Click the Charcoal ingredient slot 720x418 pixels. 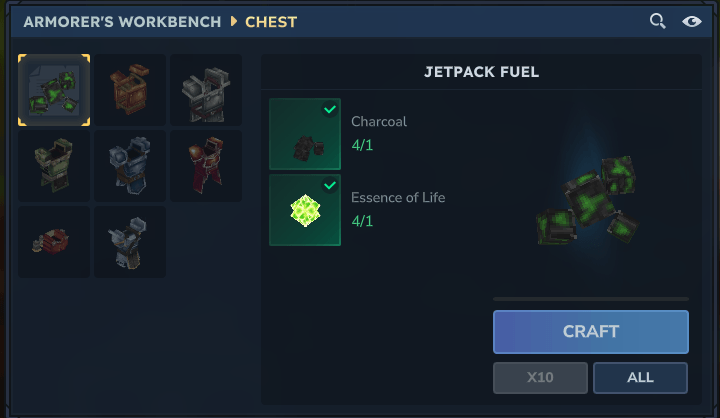[x=305, y=134]
